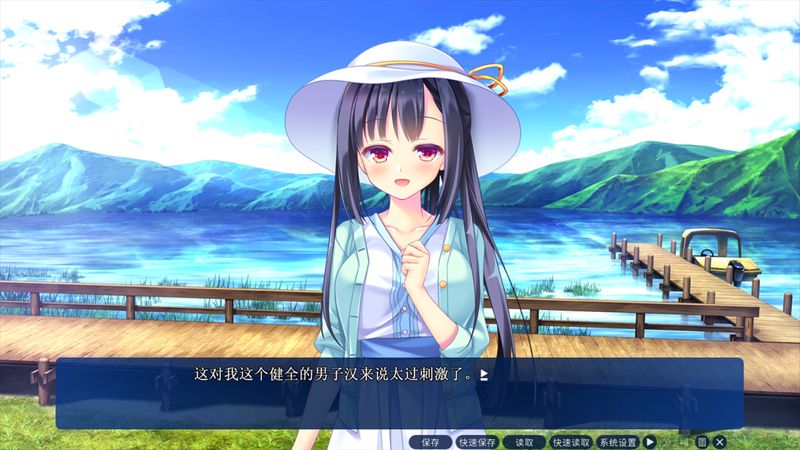Click the 保存 (Save) button
Image resolution: width=800 pixels, height=450 pixels.
click(430, 442)
